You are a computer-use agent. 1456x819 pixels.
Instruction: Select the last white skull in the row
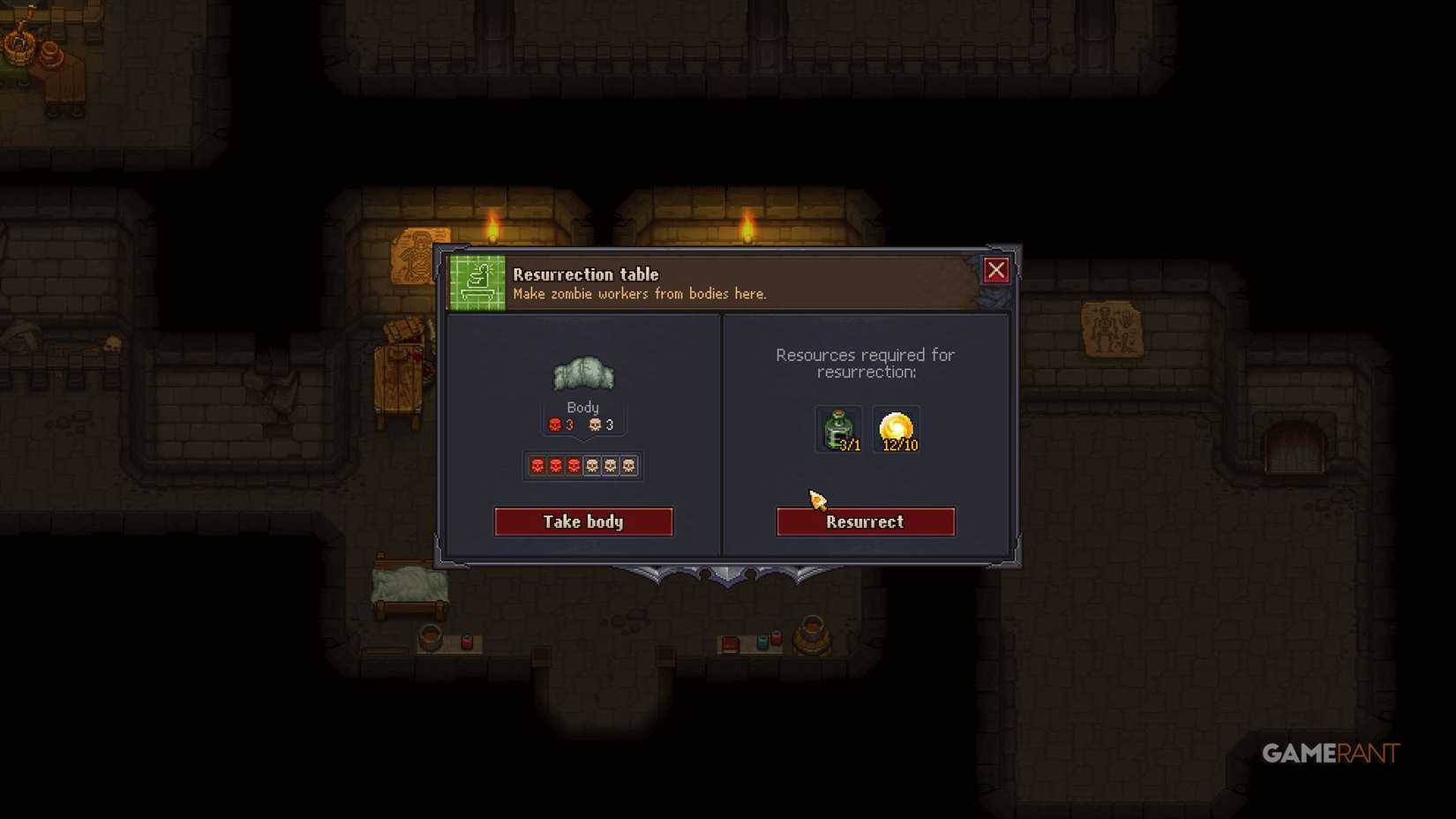[x=629, y=465]
